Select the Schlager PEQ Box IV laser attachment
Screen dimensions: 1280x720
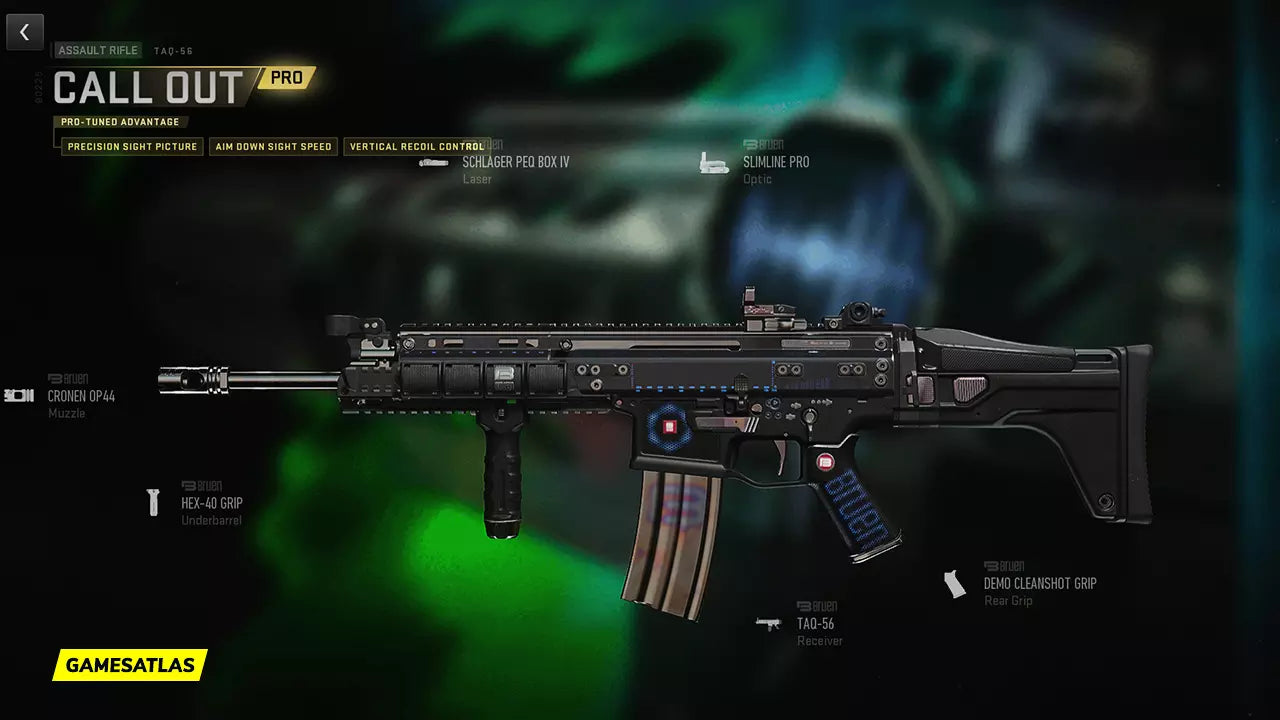pos(515,162)
